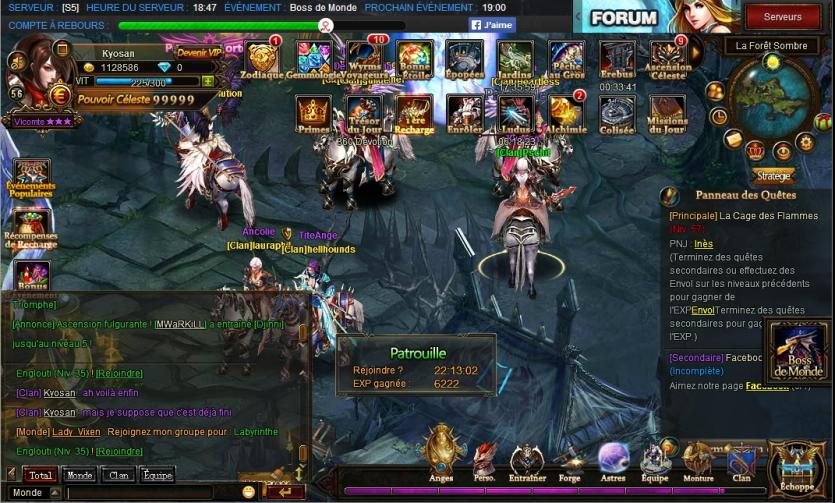Open the Anges menu in bottom bar
This screenshot has width=835, height=503.
[442, 452]
